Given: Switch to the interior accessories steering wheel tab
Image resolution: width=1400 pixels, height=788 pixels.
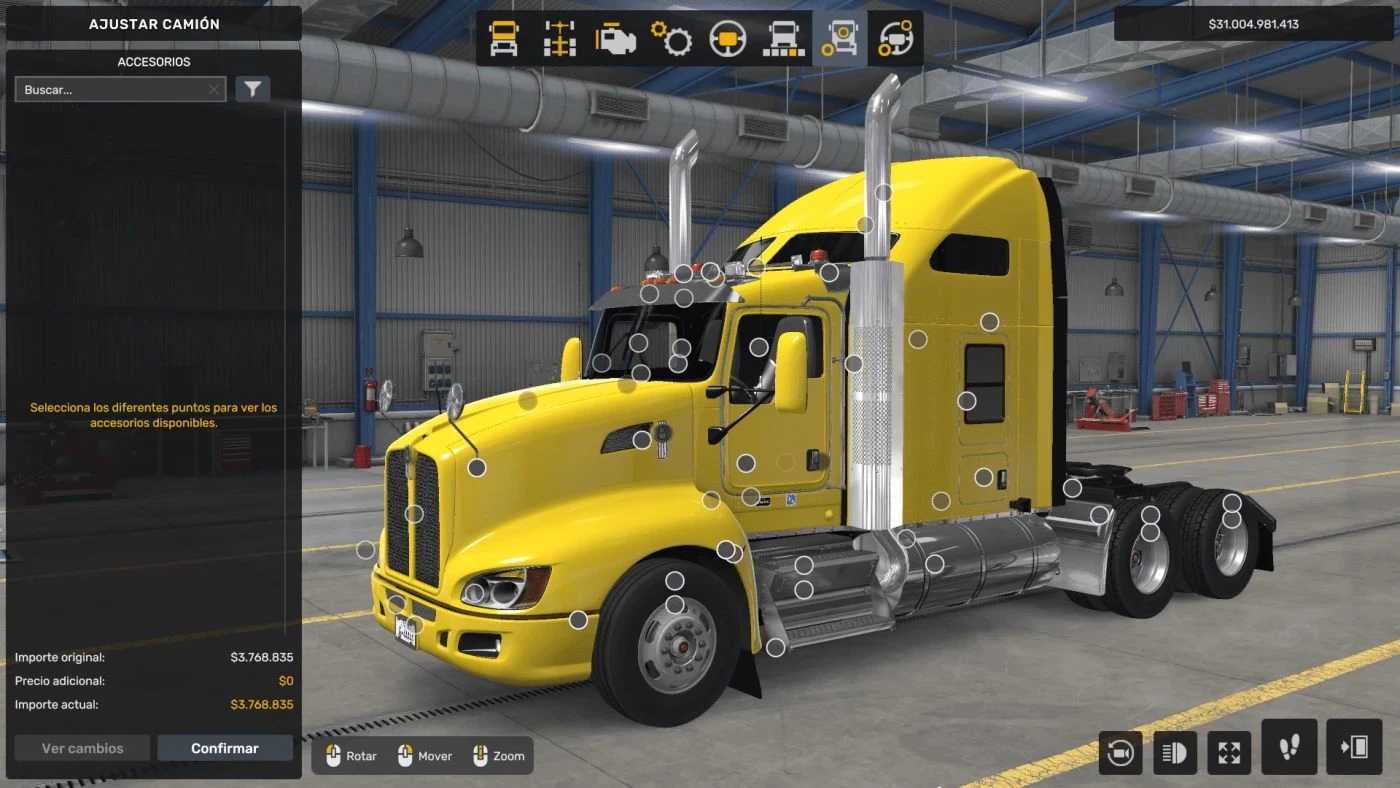Looking at the screenshot, I should pyautogui.click(x=896, y=39).
